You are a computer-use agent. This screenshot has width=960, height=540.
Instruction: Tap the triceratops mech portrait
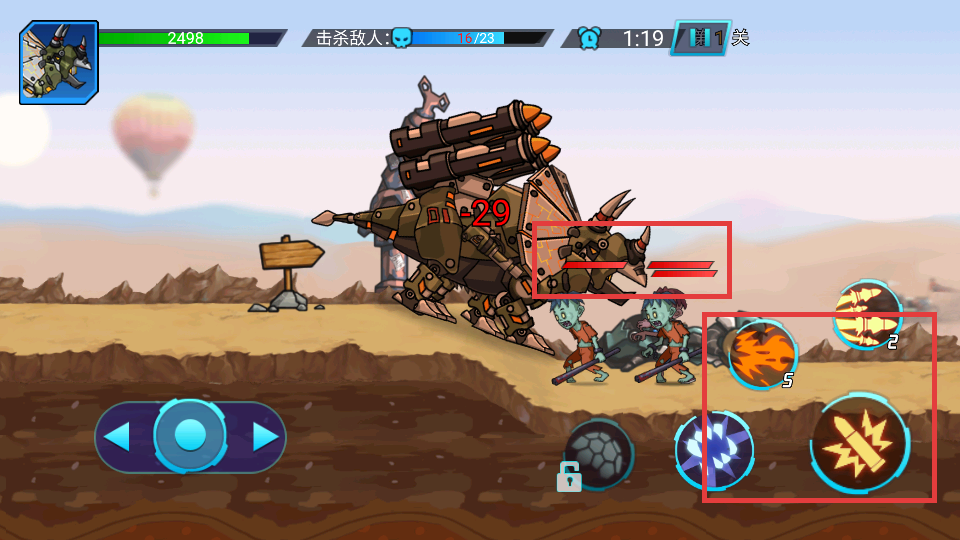coord(59,62)
